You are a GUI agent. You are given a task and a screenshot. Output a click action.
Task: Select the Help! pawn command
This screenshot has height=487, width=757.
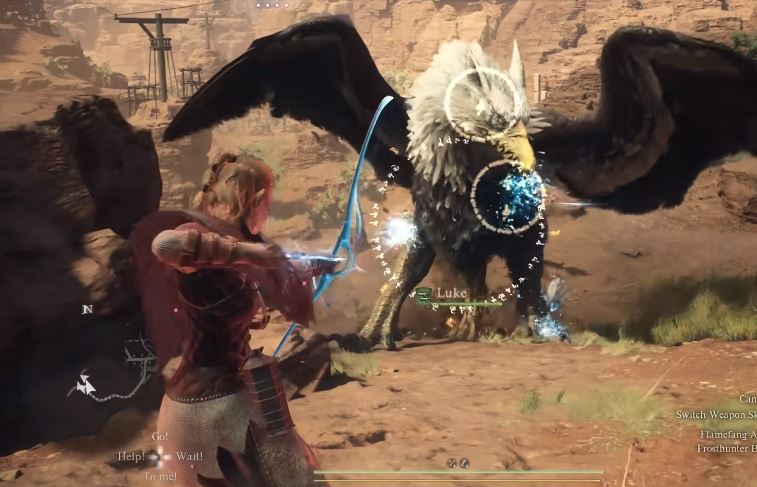pyautogui.click(x=132, y=456)
